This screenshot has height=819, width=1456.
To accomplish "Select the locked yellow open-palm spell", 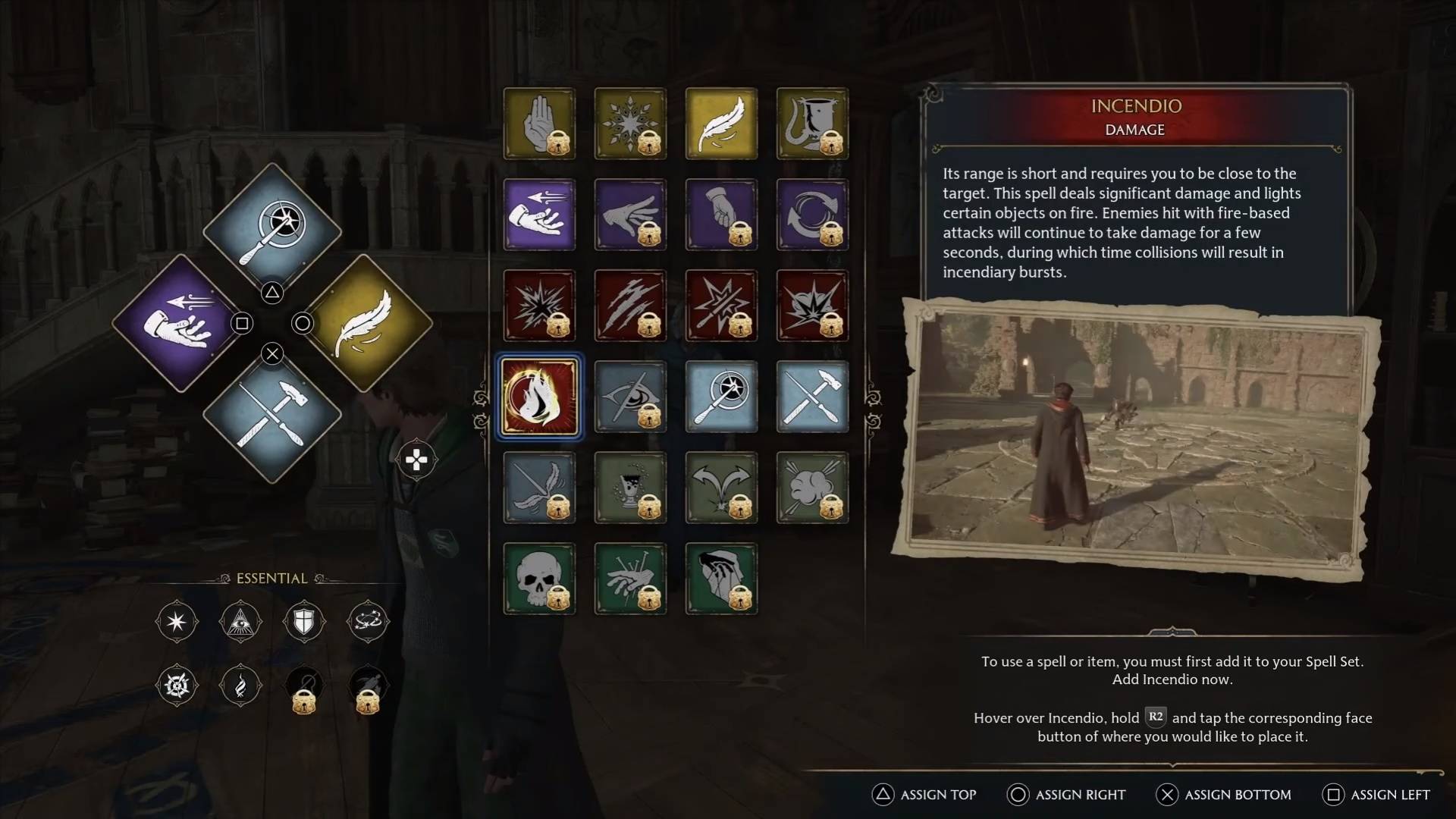I will [539, 124].
